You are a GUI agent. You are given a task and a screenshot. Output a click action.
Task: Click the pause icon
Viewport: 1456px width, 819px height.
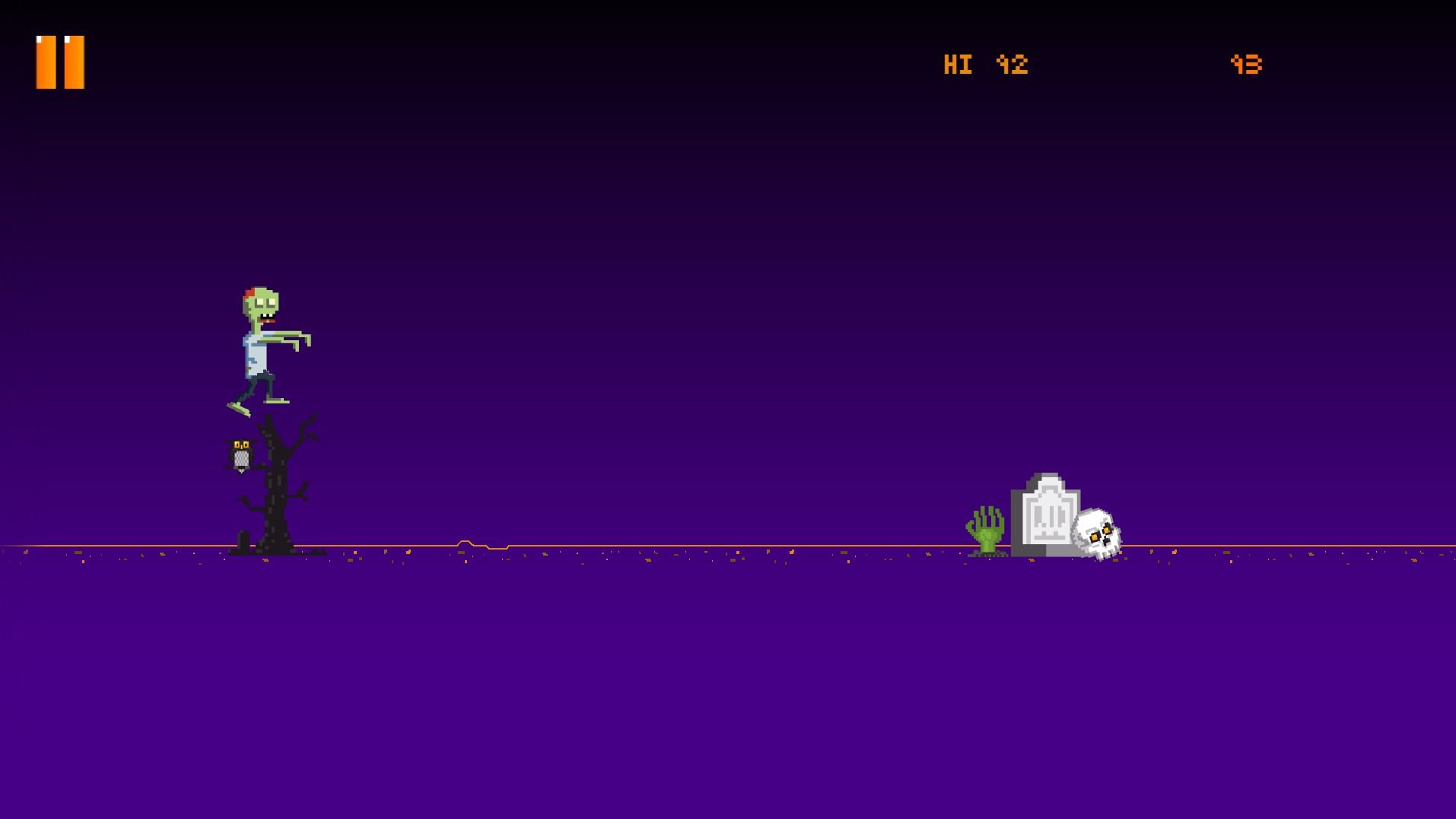pos(59,62)
